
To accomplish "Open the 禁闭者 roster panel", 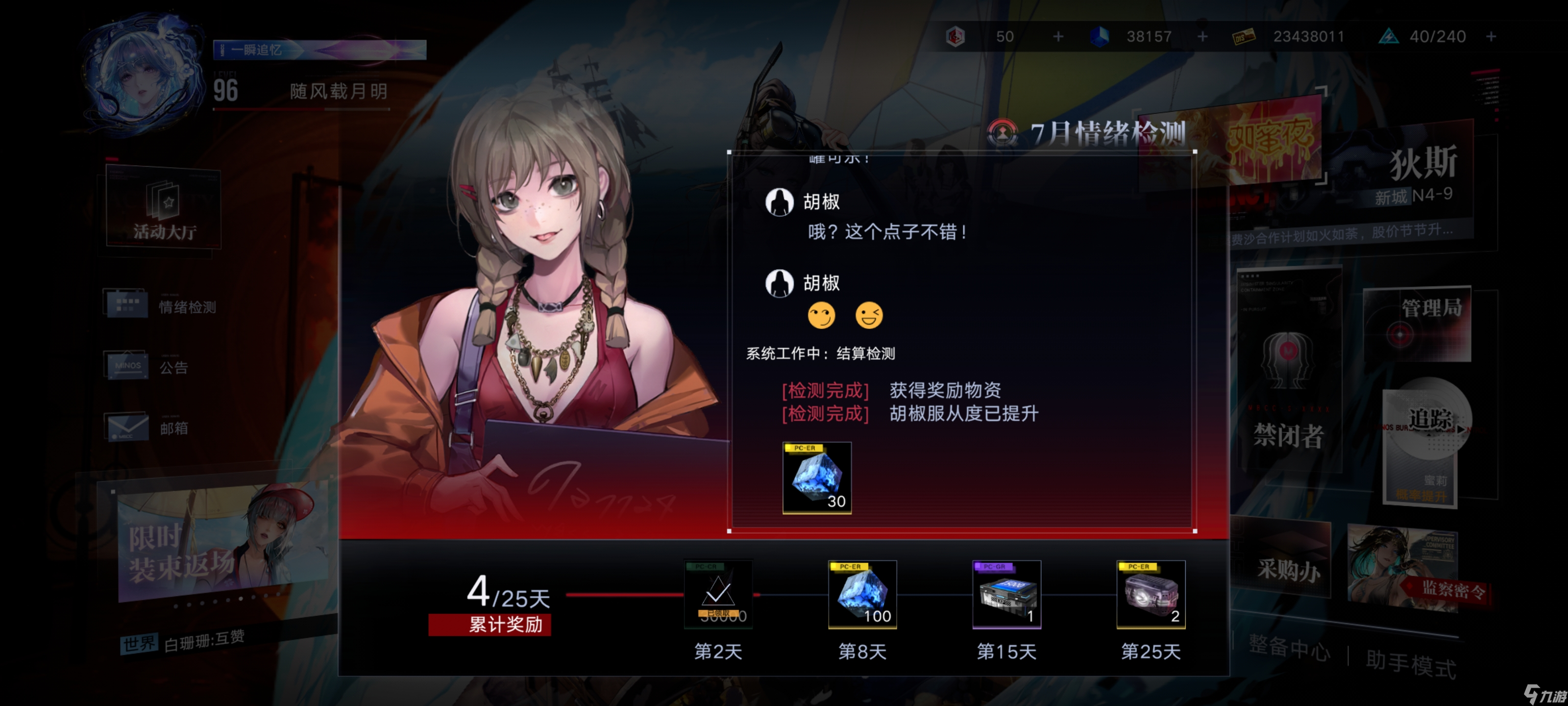I will click(x=1287, y=378).
